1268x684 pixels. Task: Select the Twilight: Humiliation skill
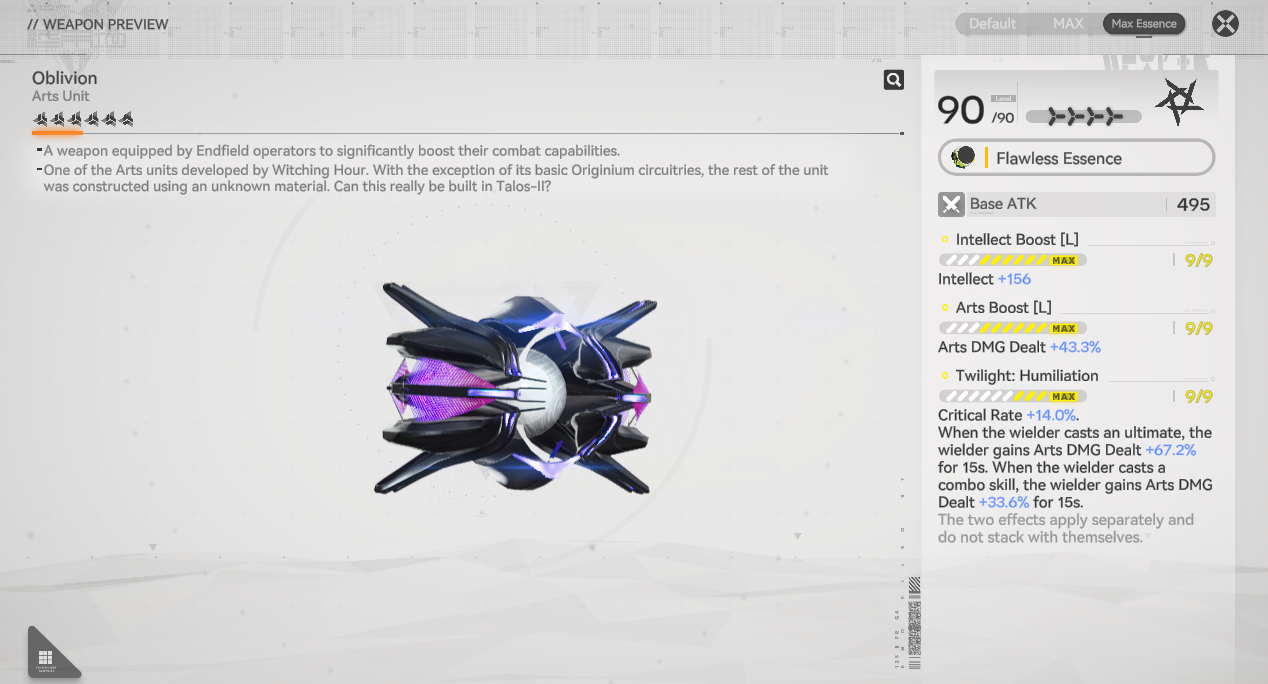click(1026, 376)
